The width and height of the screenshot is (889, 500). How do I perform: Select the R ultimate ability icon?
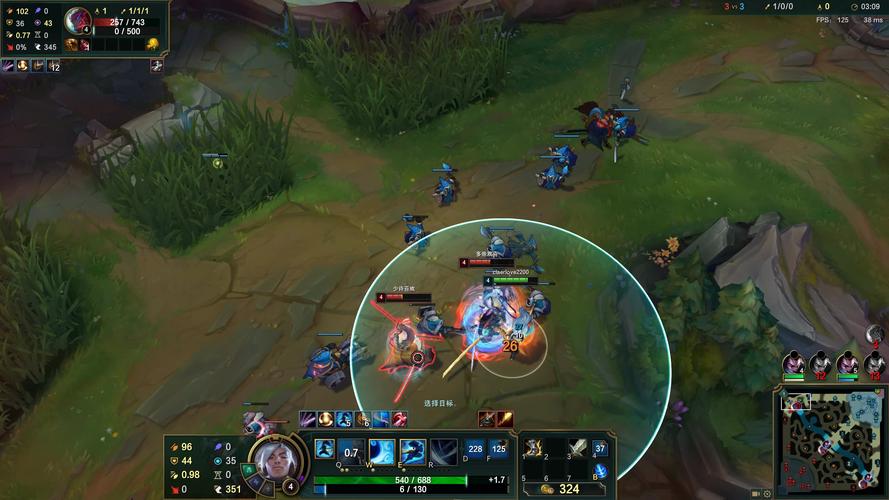[x=444, y=451]
